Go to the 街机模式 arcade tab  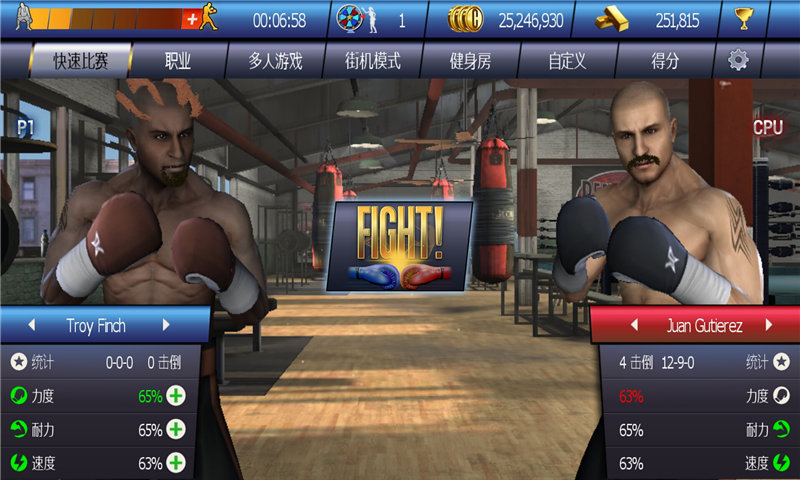pyautogui.click(x=372, y=61)
